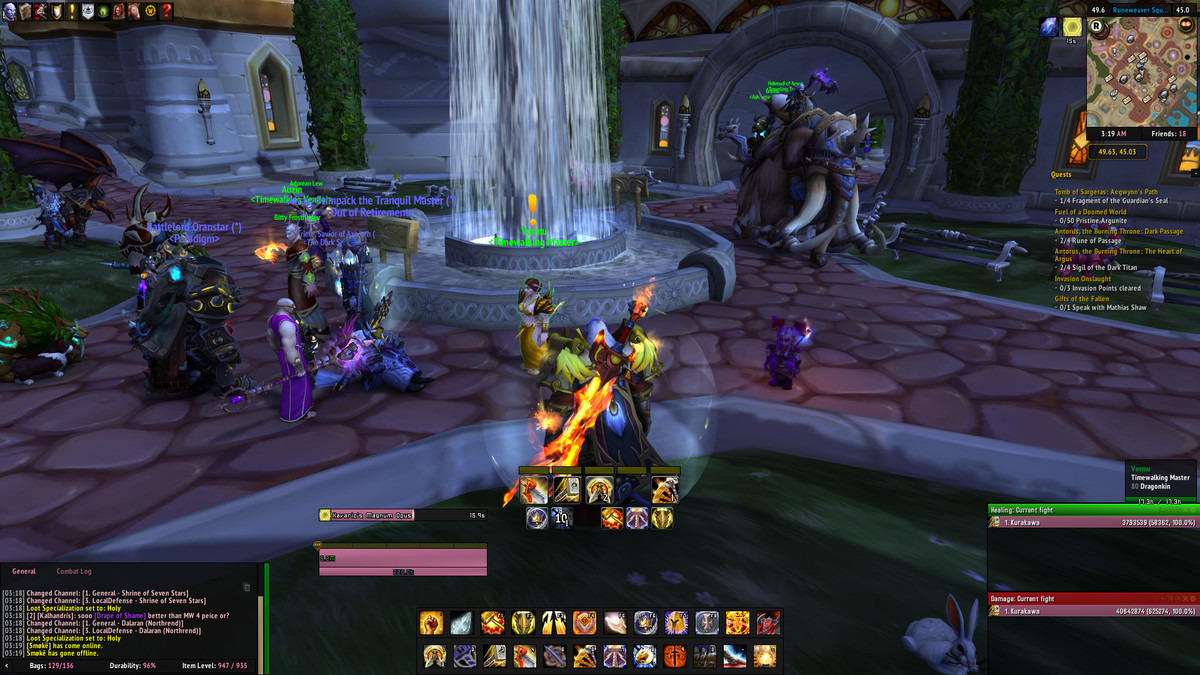Open the spellbook from the micro menu
This screenshot has width=1200, height=675.
coord(25,11)
